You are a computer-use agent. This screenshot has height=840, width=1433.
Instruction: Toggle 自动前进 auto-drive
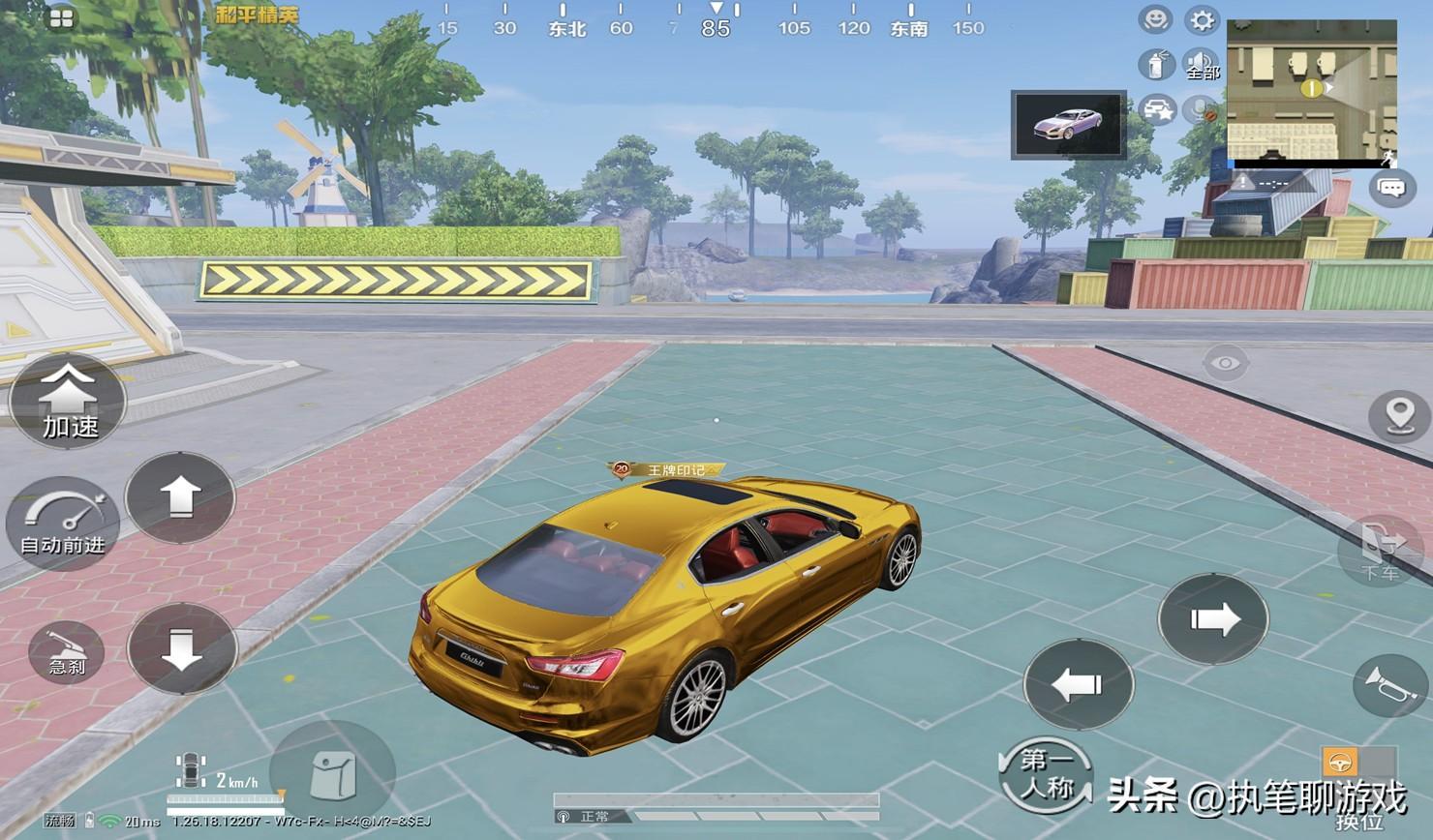63,524
